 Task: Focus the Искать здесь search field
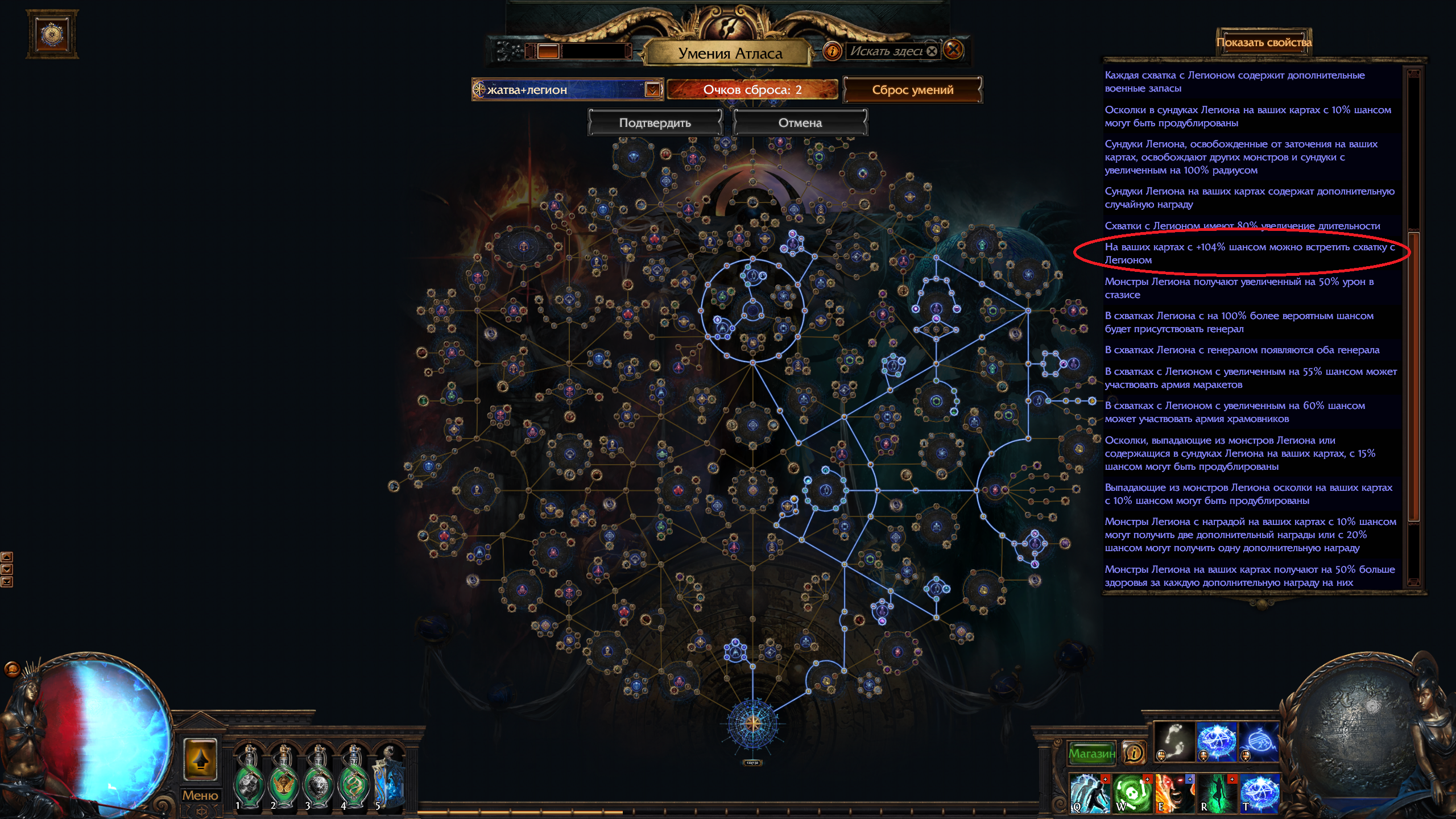(886, 51)
